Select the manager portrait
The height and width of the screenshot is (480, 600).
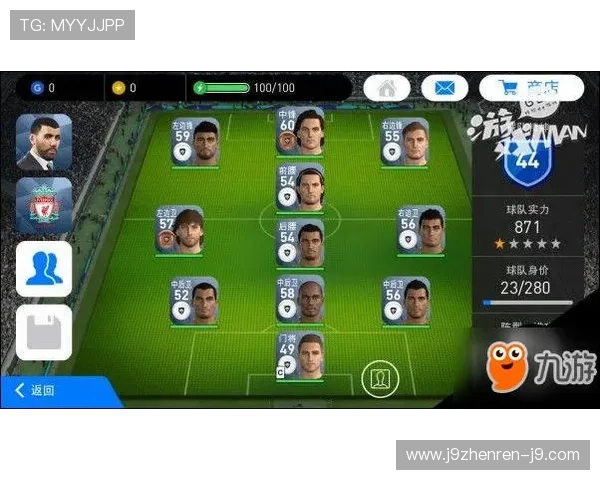pos(44,142)
